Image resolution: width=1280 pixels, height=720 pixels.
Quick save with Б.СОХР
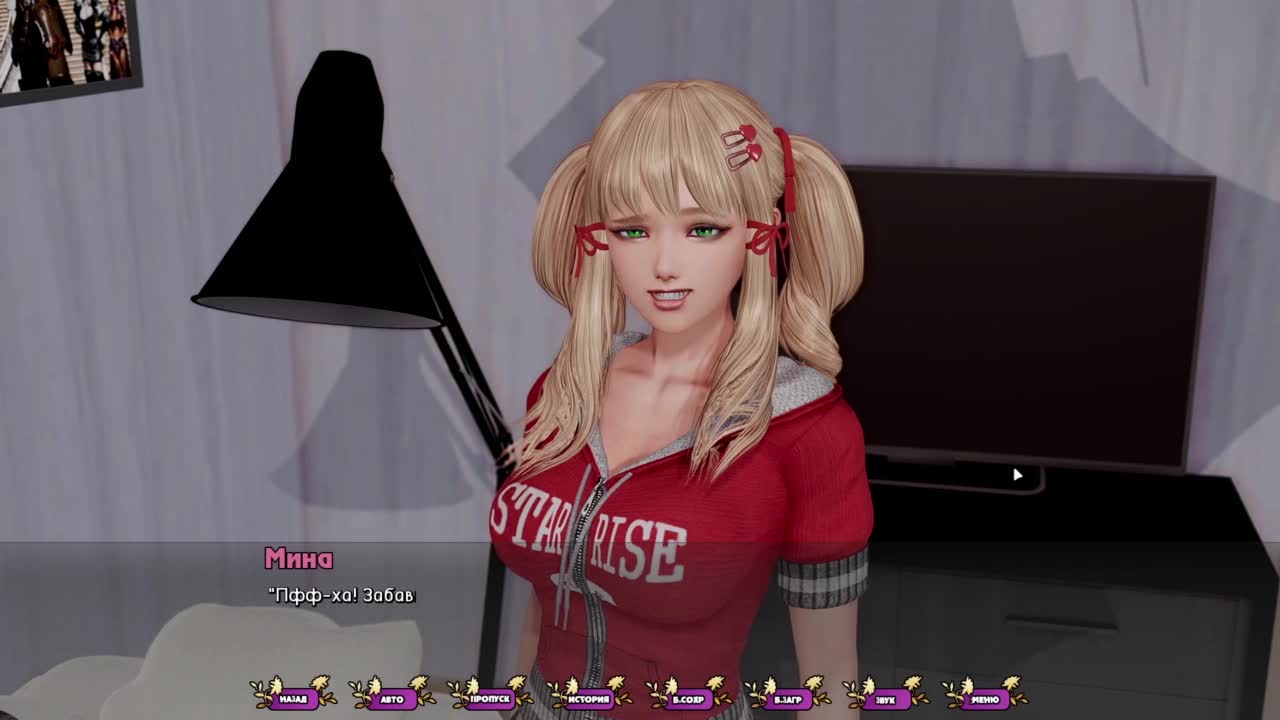[688, 699]
